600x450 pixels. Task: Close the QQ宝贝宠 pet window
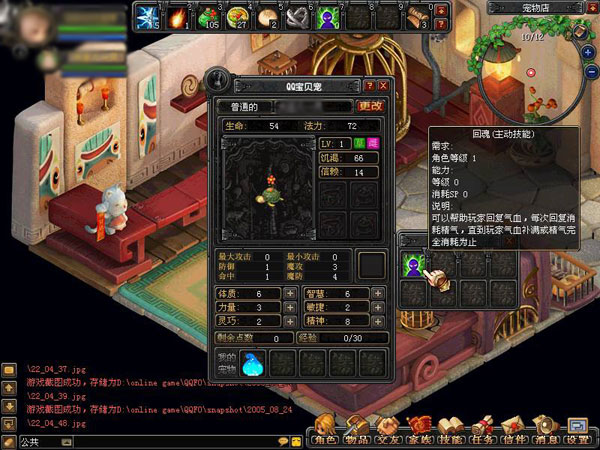tap(383, 86)
